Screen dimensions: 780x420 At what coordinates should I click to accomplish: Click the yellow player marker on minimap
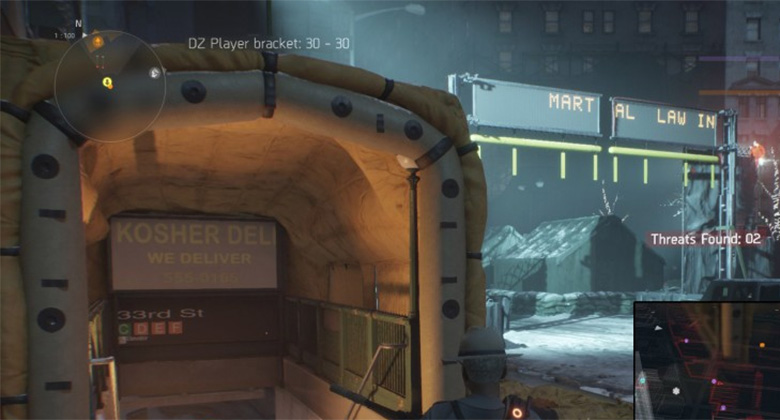pyautogui.click(x=107, y=84)
